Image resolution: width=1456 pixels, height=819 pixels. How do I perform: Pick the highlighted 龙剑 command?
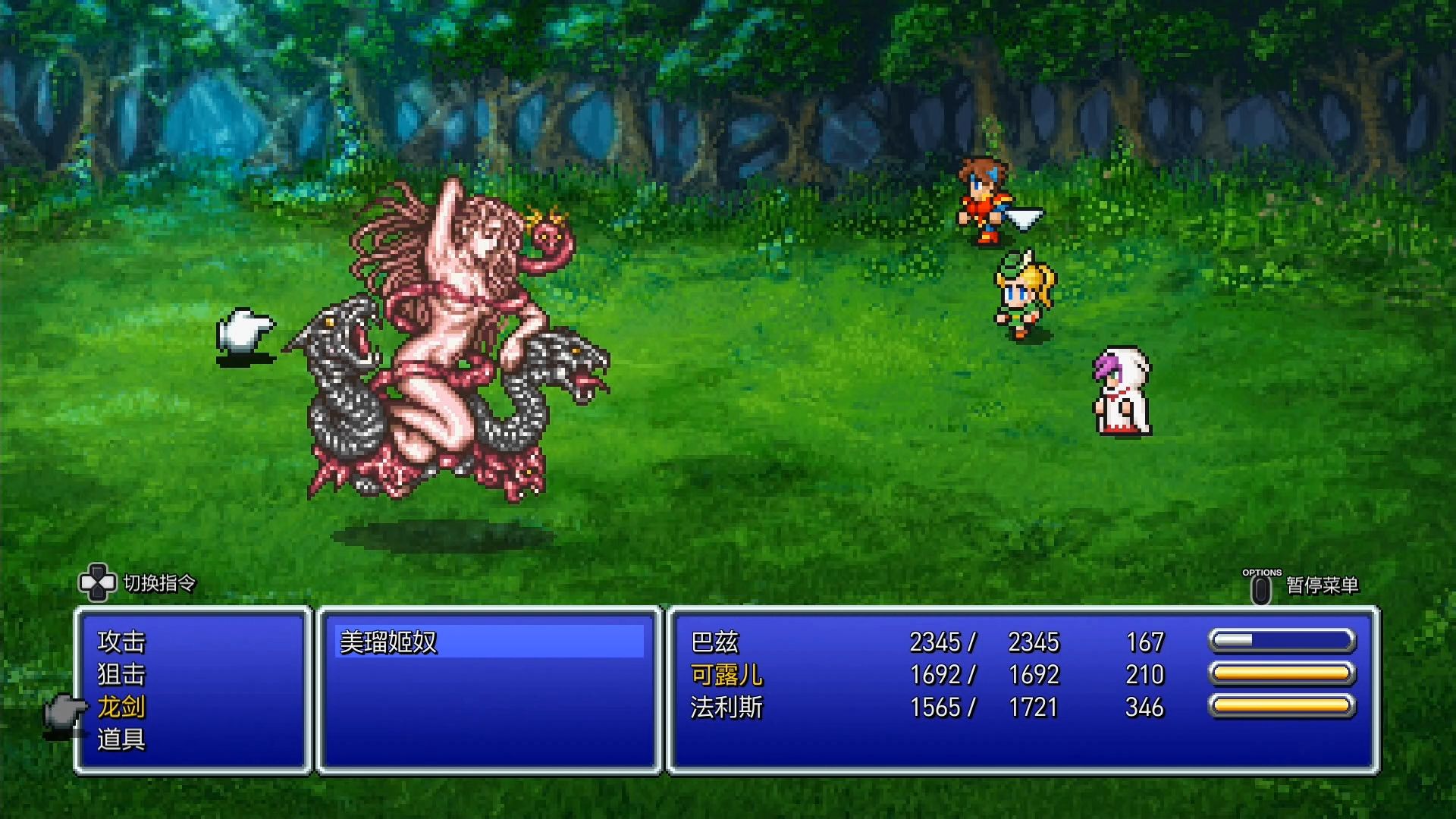[x=121, y=707]
